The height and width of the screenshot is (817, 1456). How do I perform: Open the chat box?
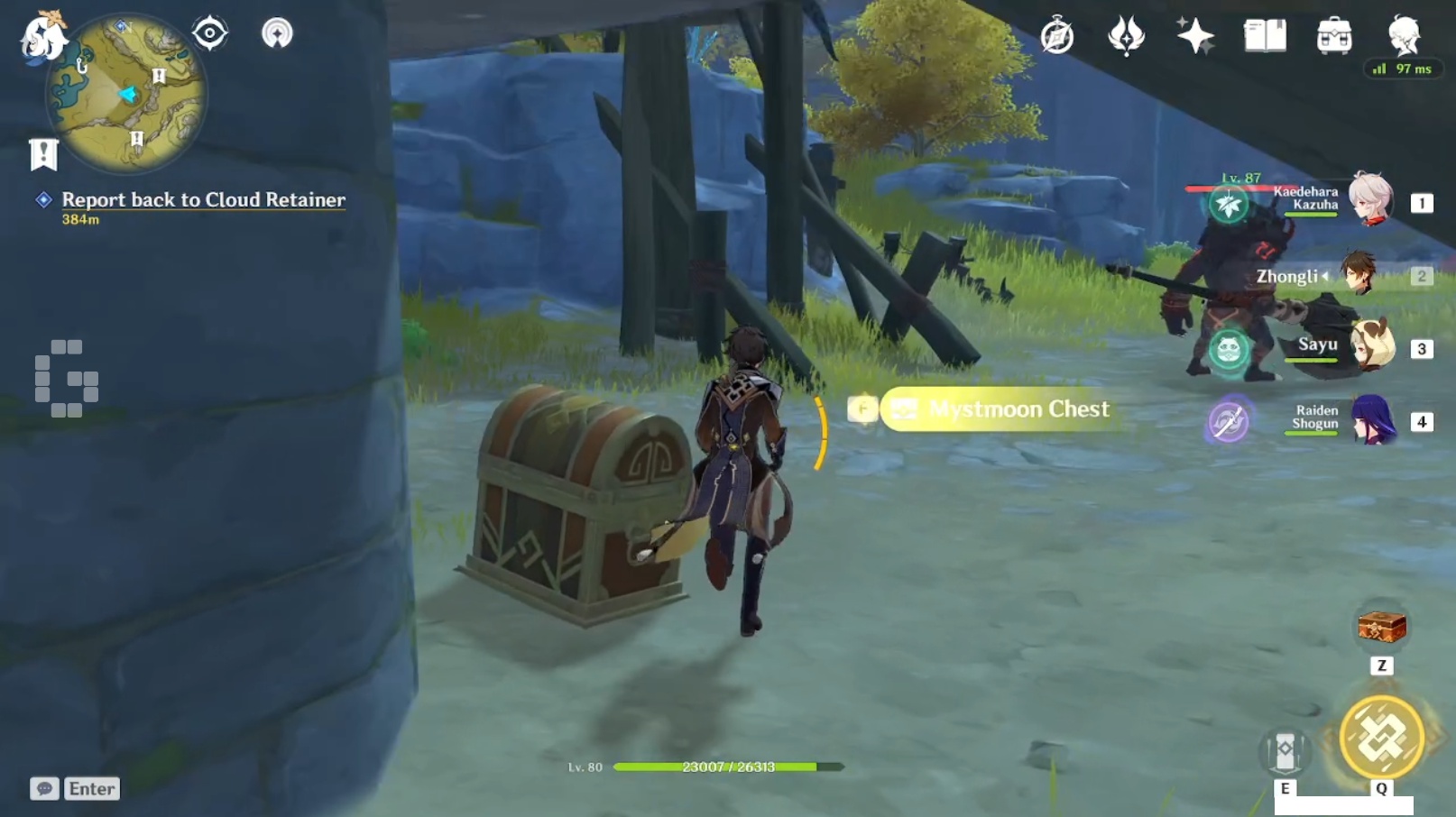(x=44, y=789)
